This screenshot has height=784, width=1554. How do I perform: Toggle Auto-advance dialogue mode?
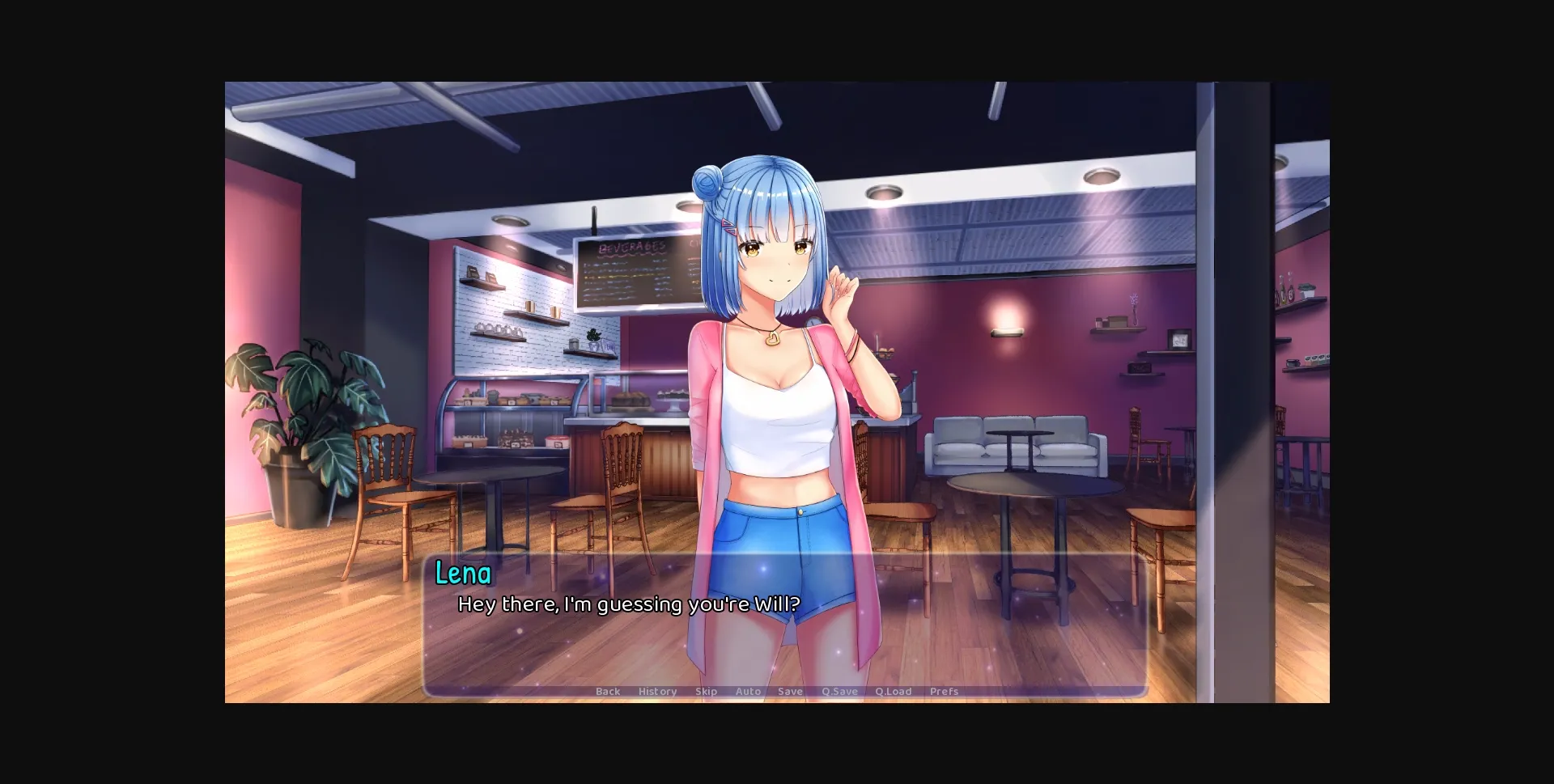pyautogui.click(x=747, y=692)
